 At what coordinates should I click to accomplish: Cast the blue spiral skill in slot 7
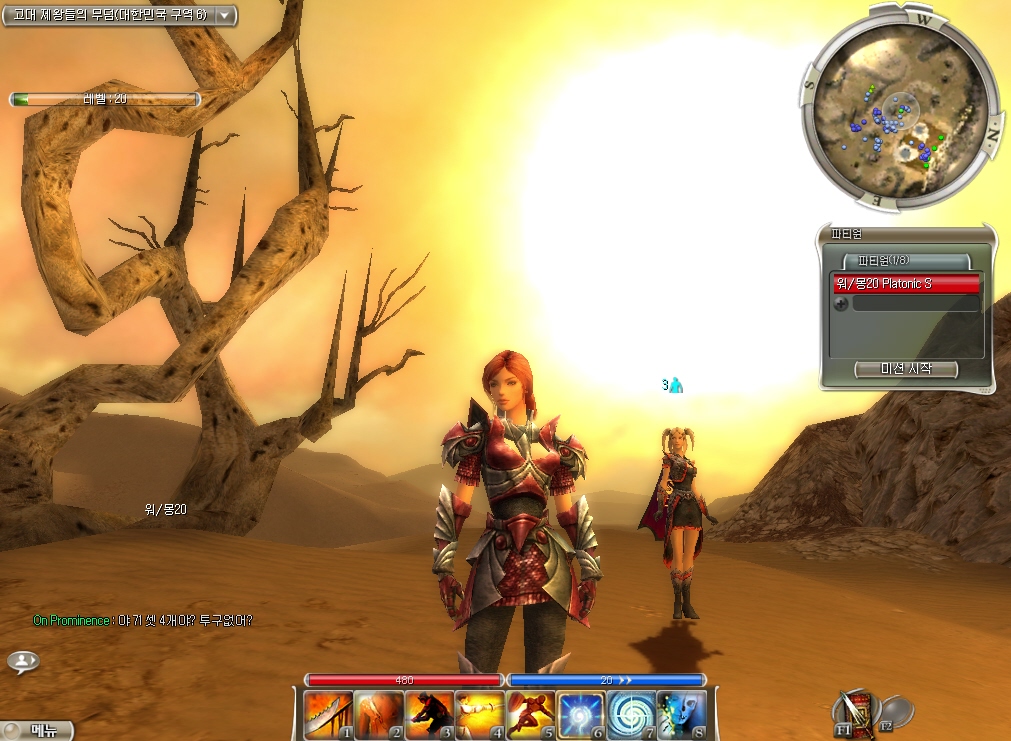coord(631,716)
